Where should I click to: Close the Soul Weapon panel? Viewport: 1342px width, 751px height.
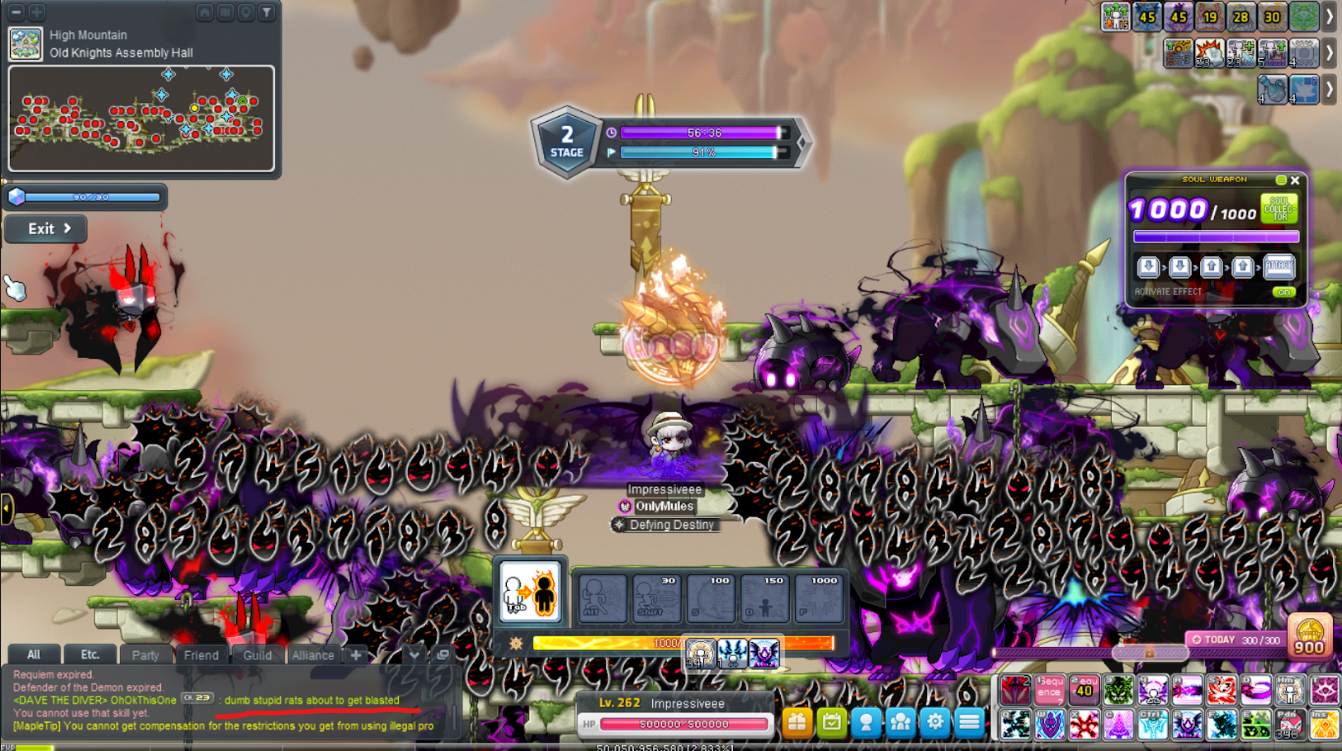click(x=1295, y=180)
